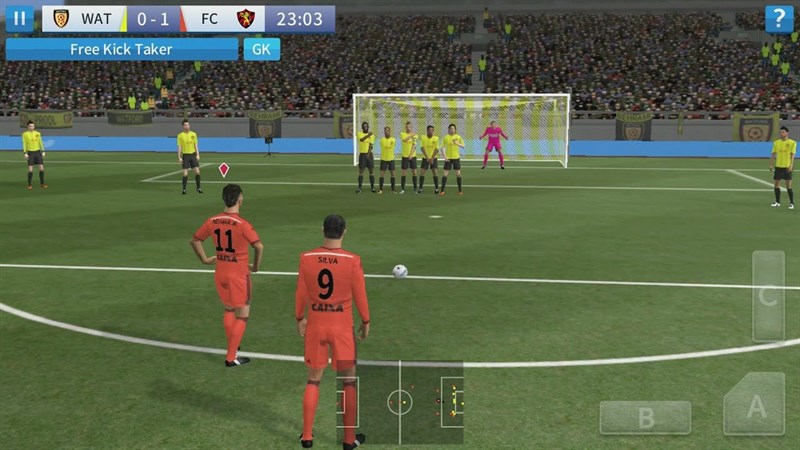The image size is (800, 450).
Task: Select the Free Kick Taker option
Action: point(121,49)
